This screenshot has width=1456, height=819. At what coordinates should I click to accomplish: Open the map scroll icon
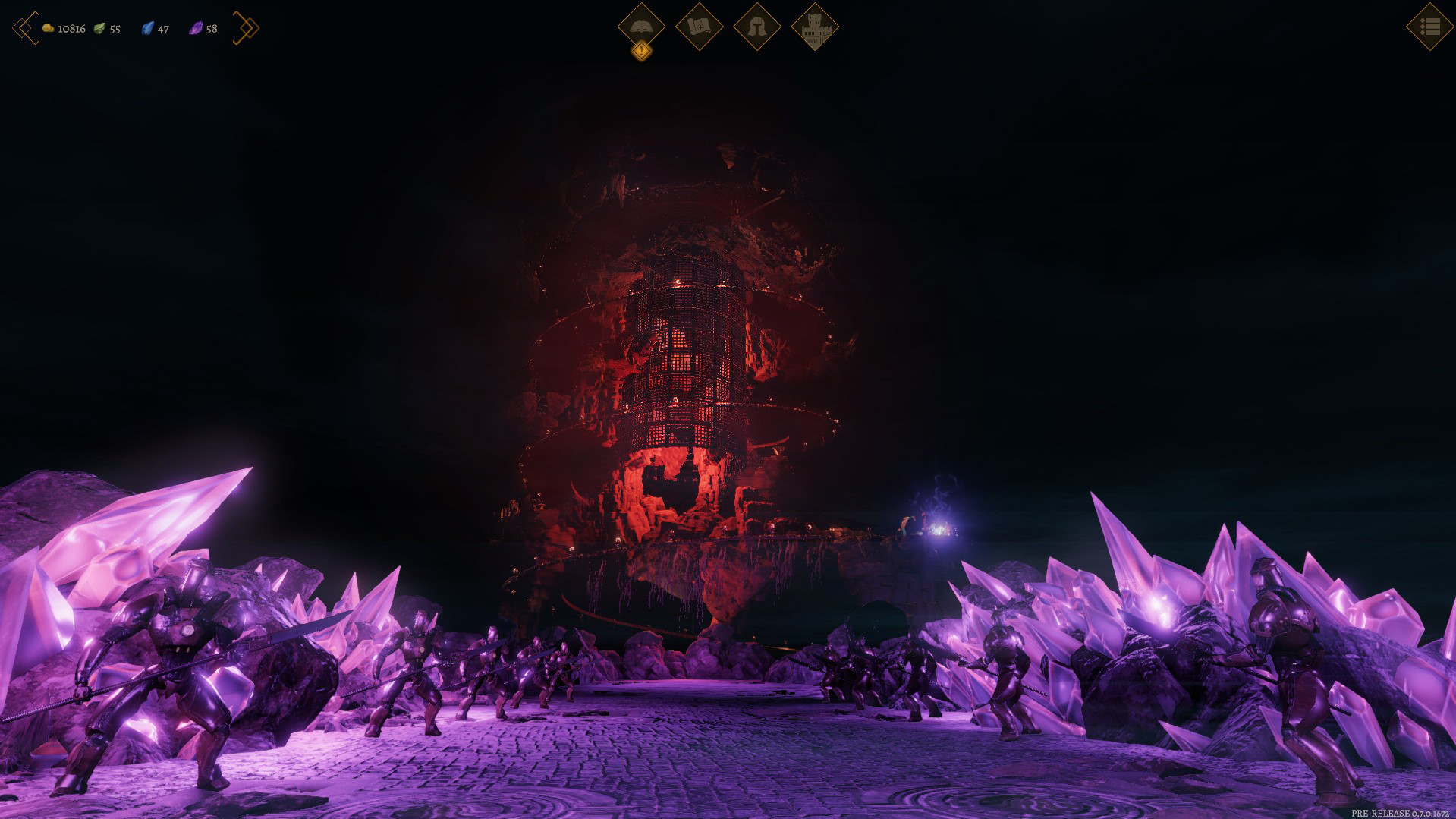699,26
